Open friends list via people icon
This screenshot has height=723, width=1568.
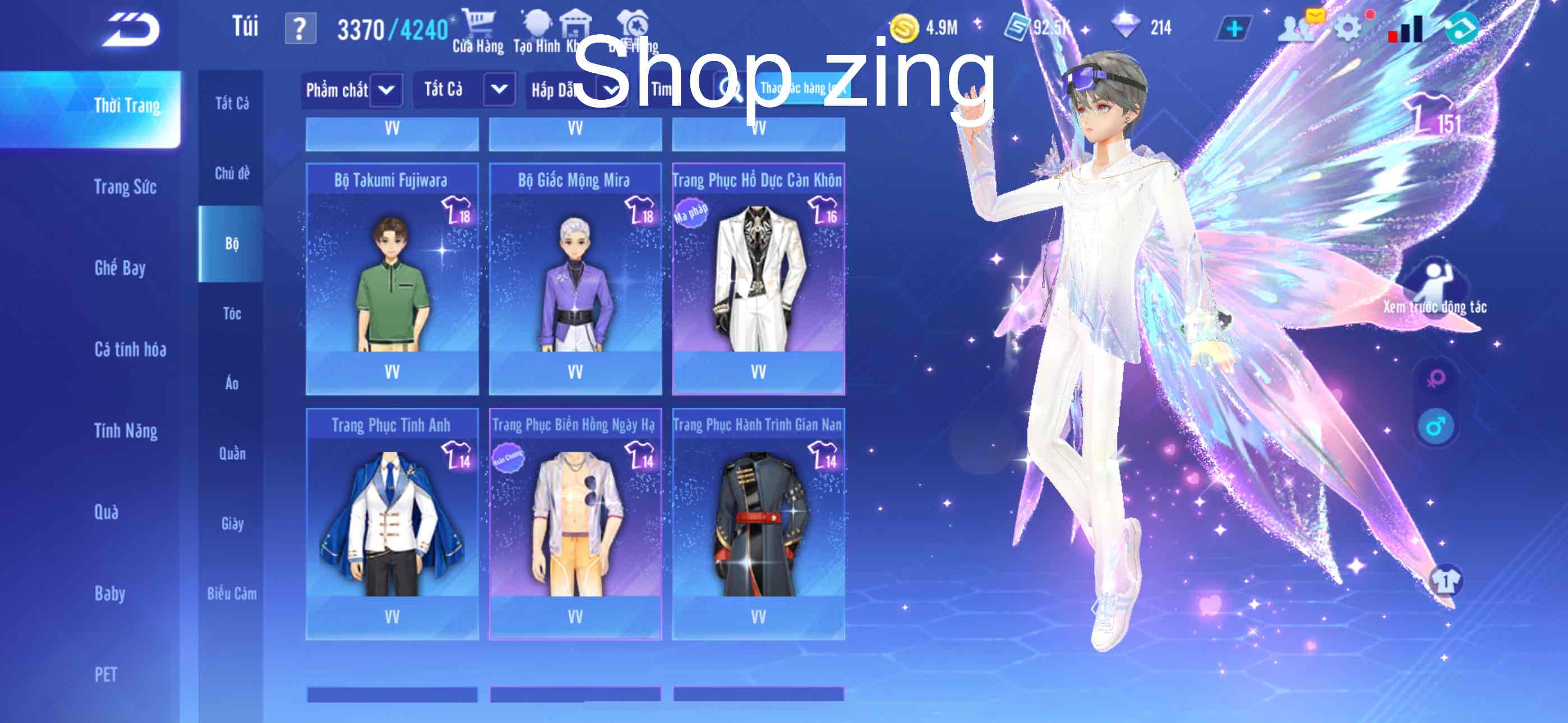[1293, 27]
